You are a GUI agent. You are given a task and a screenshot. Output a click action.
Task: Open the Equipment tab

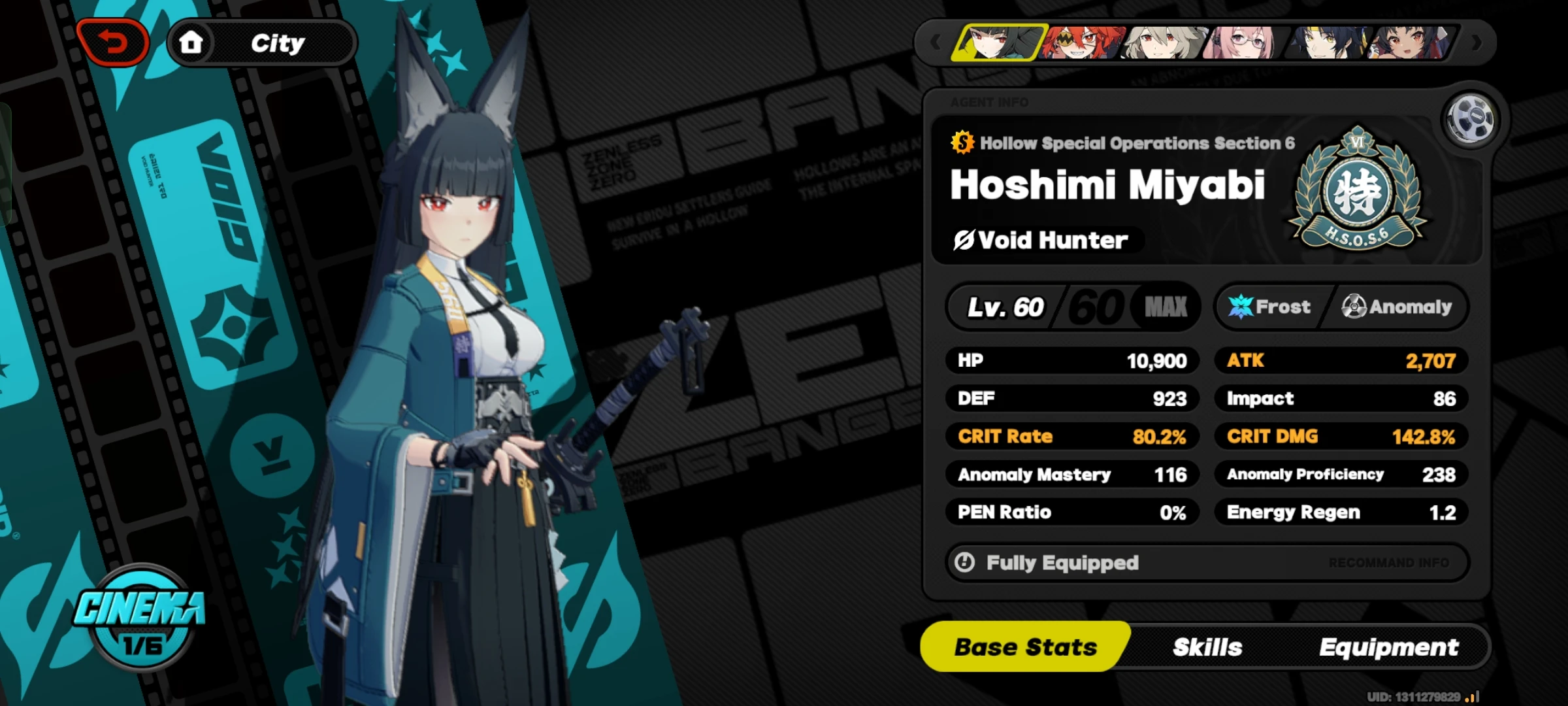point(1390,647)
